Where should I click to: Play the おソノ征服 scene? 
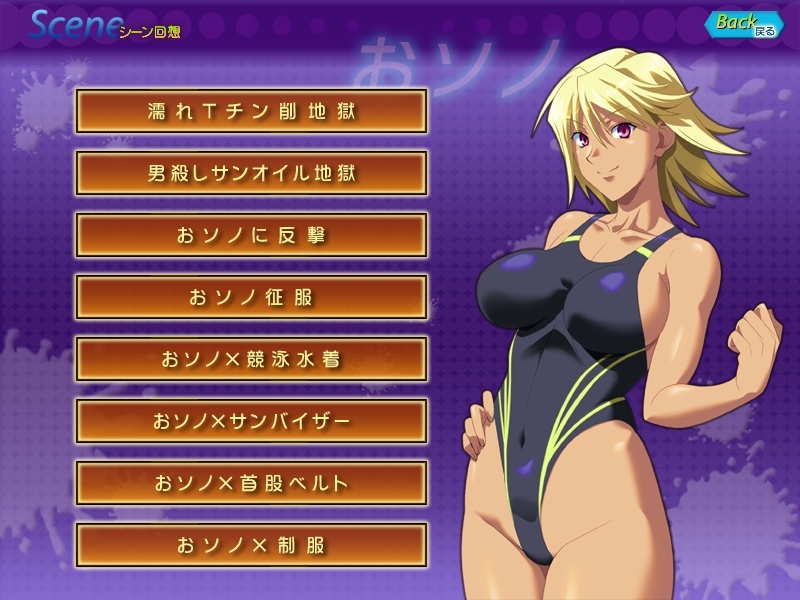[251, 297]
